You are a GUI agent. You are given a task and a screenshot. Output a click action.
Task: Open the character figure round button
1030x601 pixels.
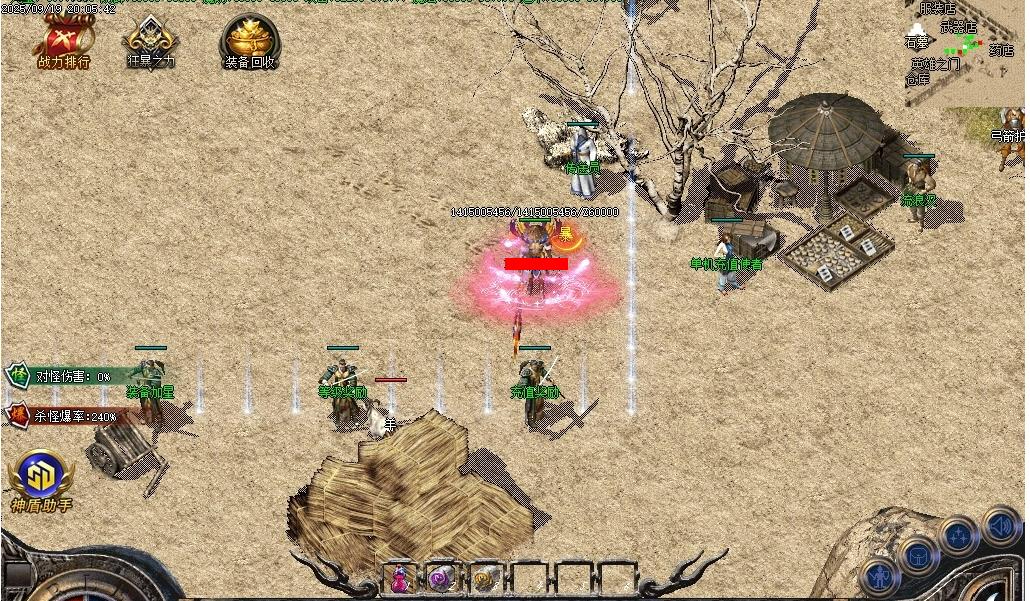(880, 576)
